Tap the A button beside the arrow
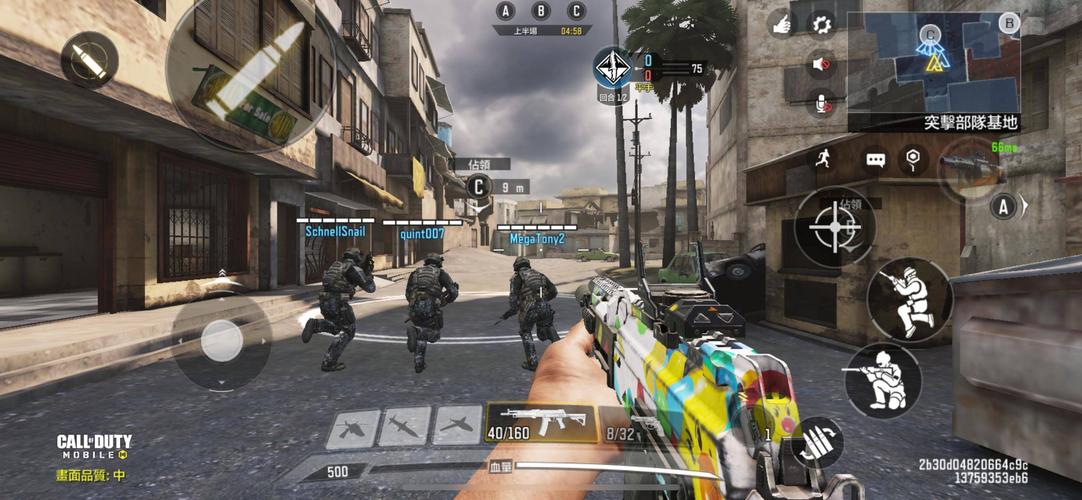This screenshot has height=500, width=1082. click(x=1003, y=207)
